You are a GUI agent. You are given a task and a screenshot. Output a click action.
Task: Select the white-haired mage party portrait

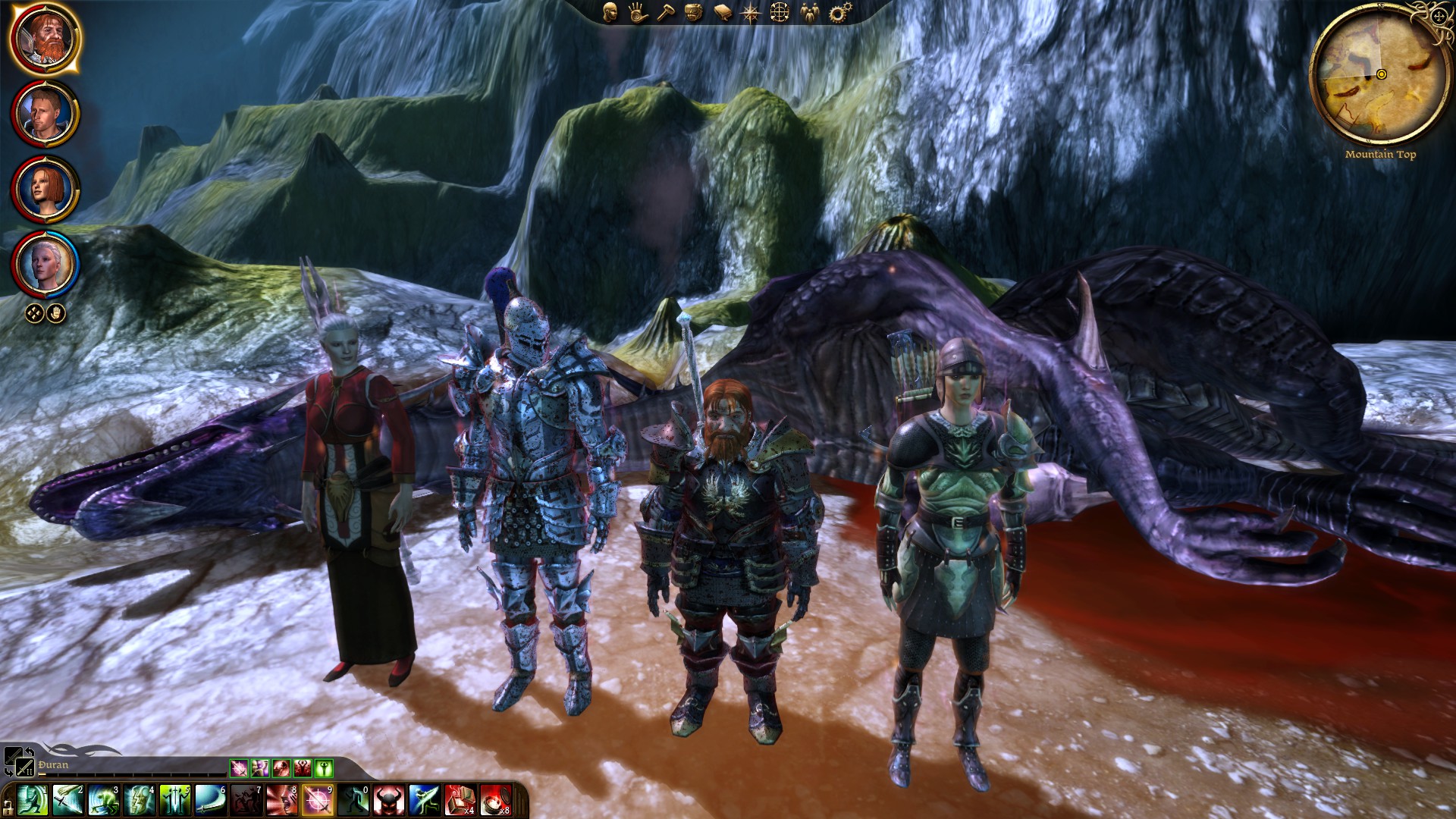tap(44, 264)
